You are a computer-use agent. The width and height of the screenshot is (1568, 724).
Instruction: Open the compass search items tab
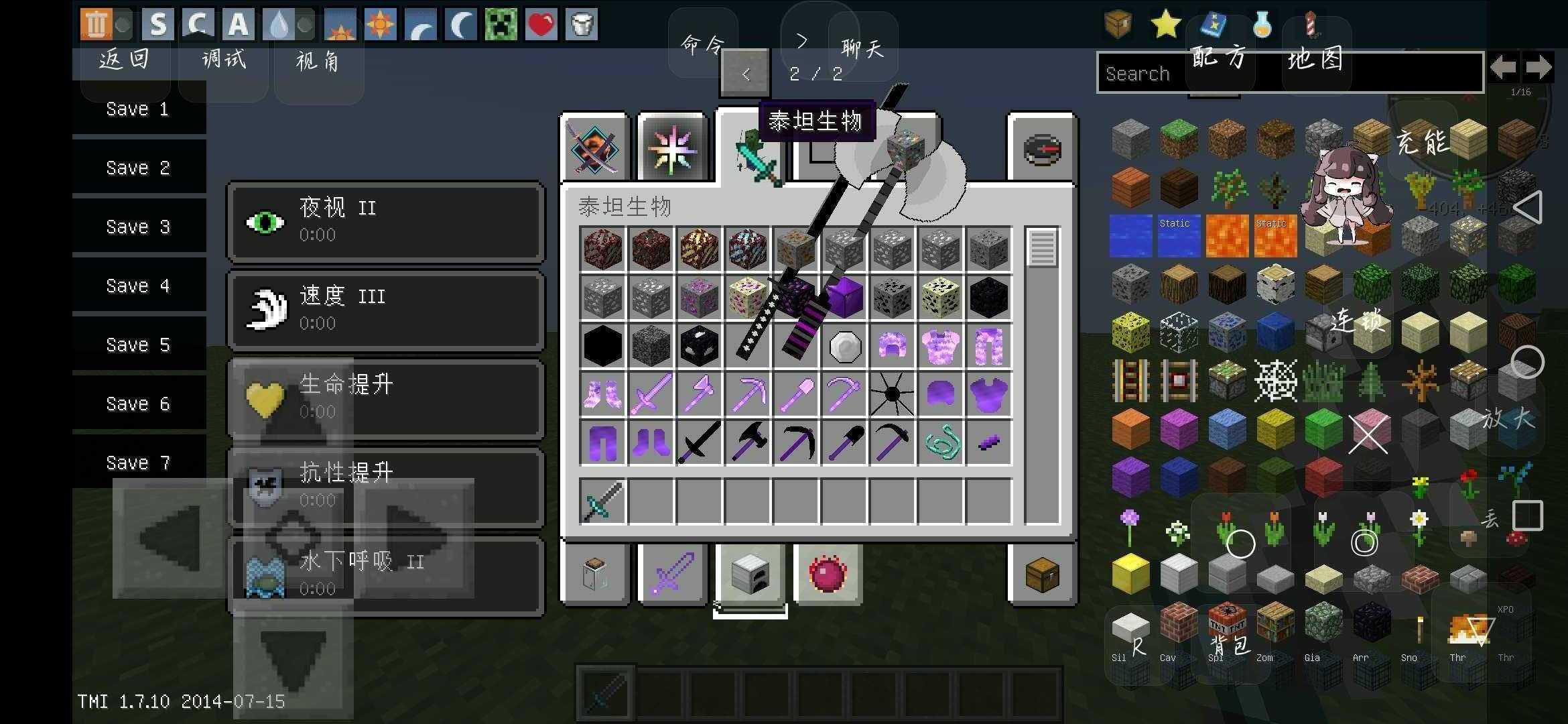pyautogui.click(x=1042, y=149)
